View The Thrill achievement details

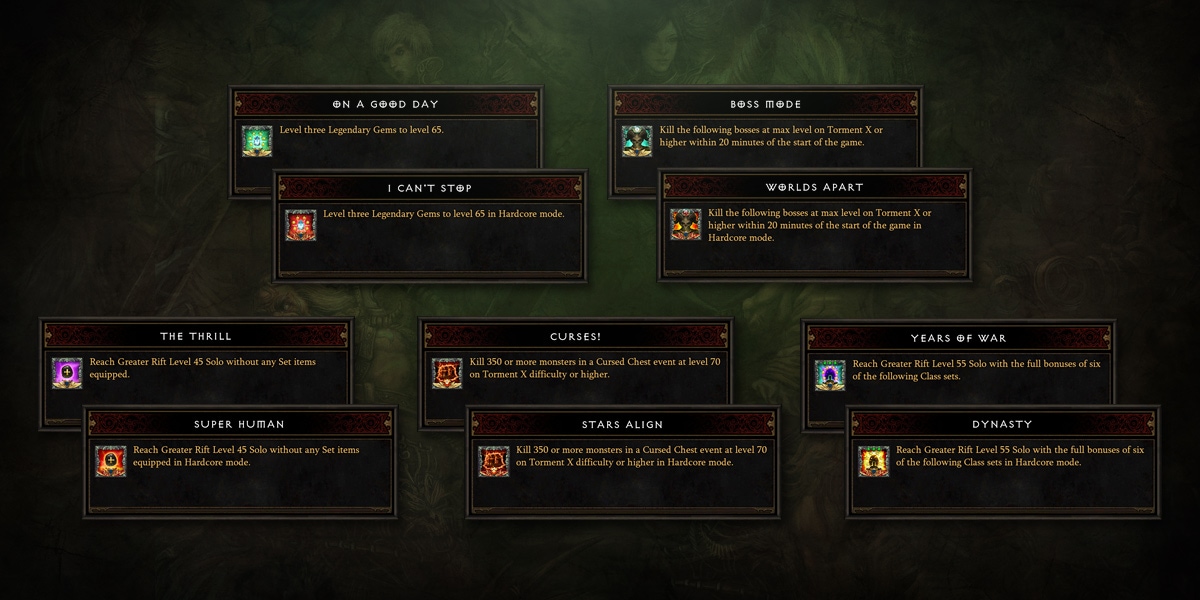pos(196,336)
